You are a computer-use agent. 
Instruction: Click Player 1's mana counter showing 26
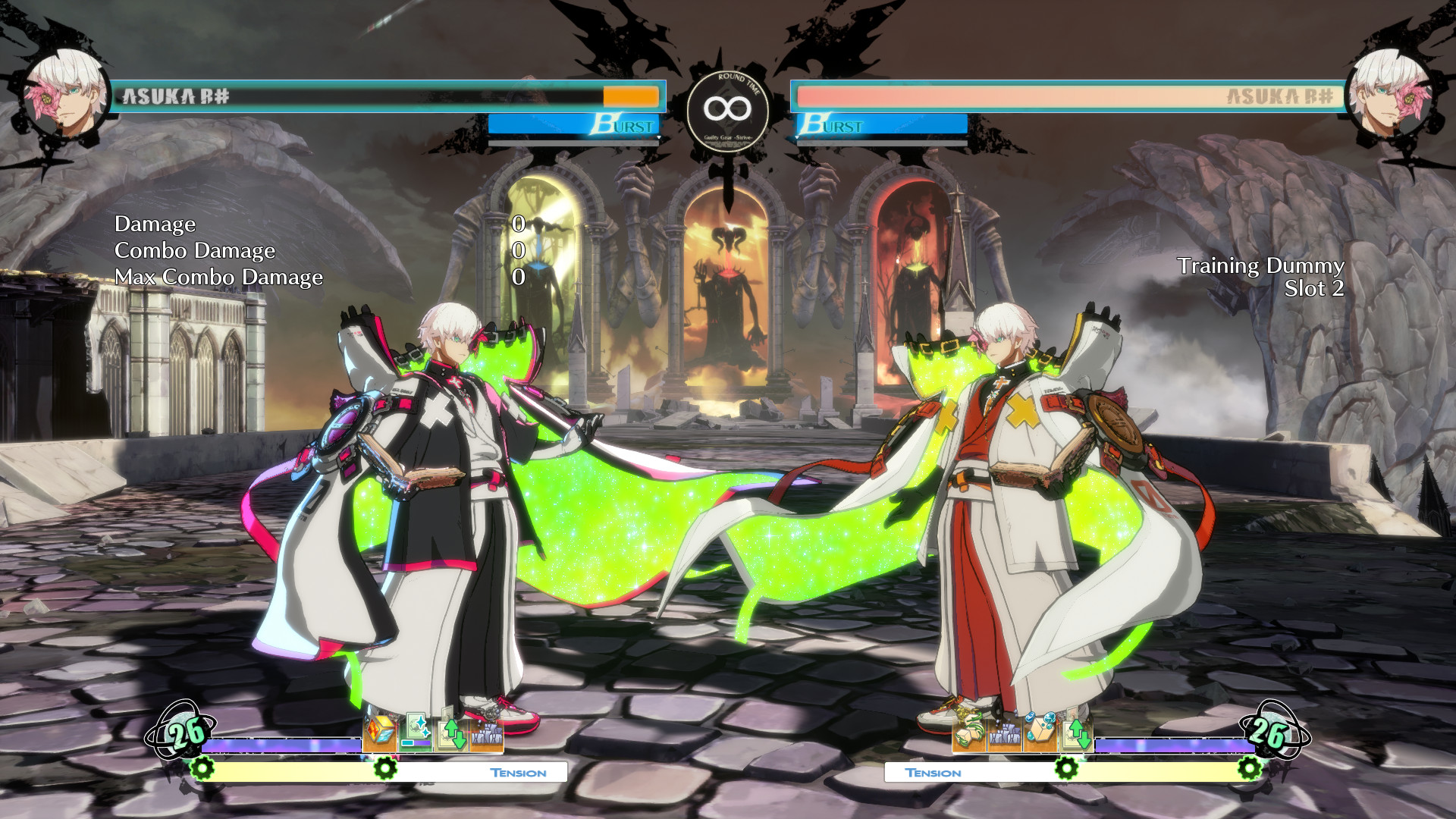tap(187, 733)
